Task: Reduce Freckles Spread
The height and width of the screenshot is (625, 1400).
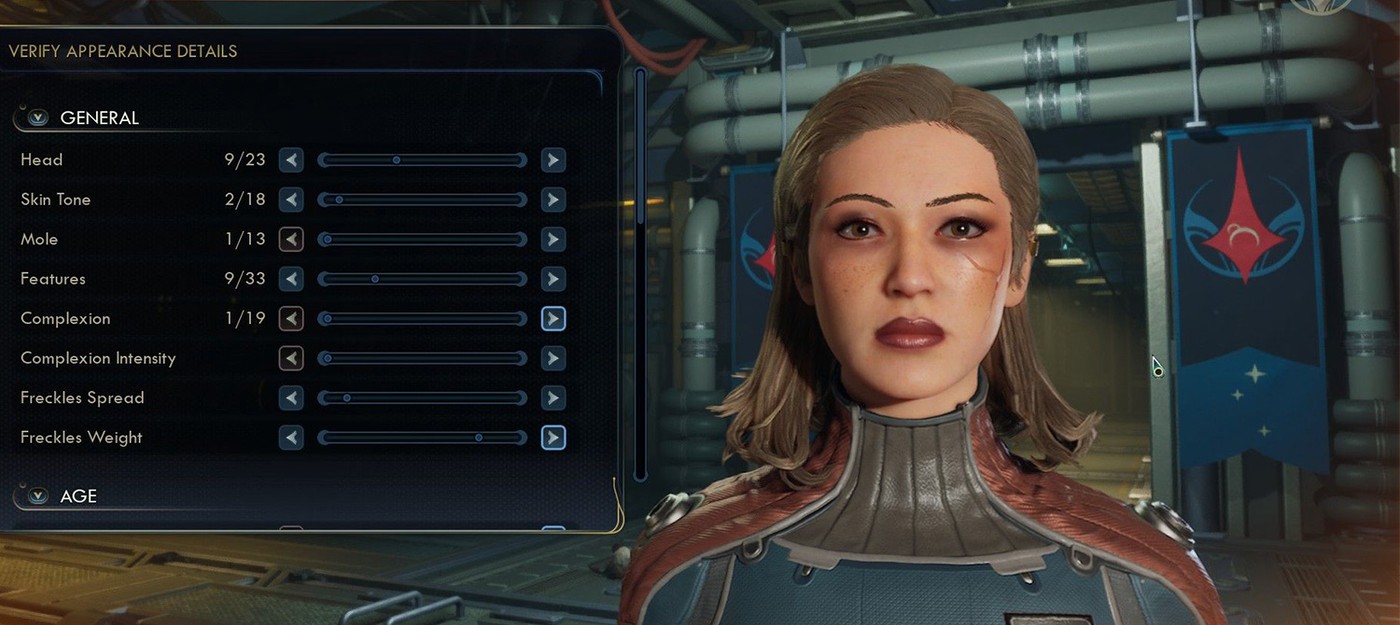Action: (291, 398)
